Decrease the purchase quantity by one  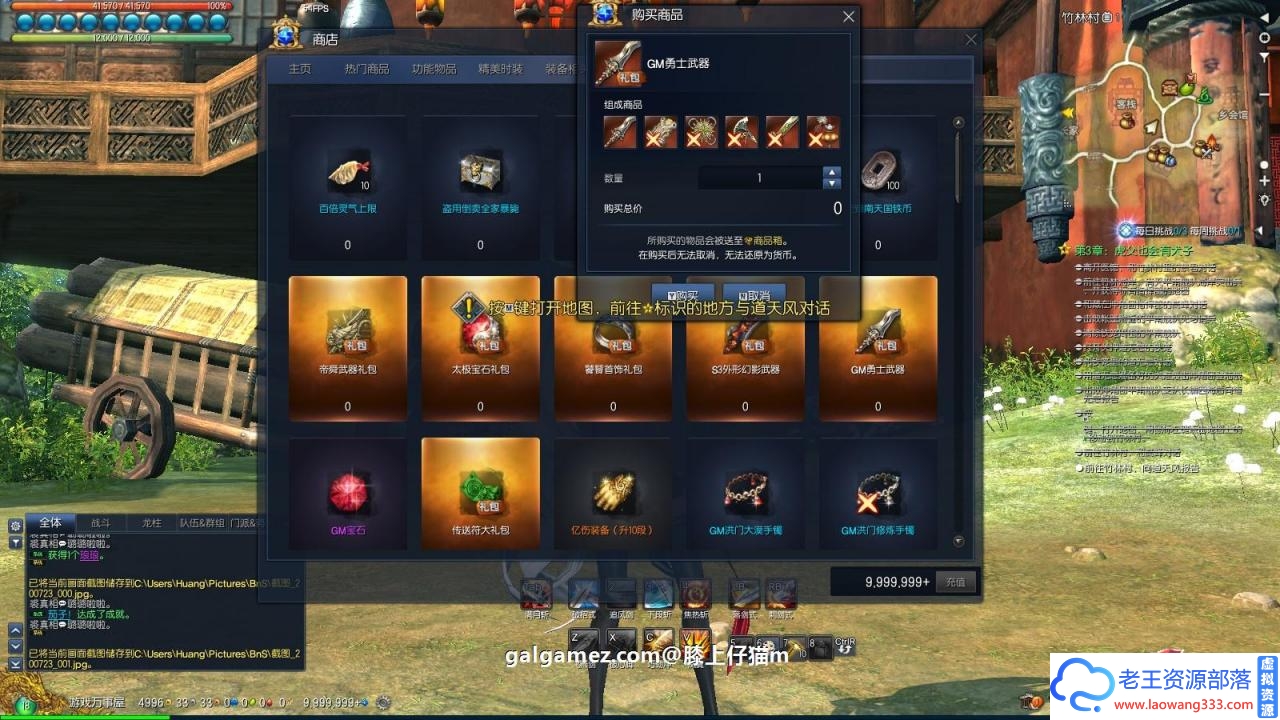click(831, 184)
